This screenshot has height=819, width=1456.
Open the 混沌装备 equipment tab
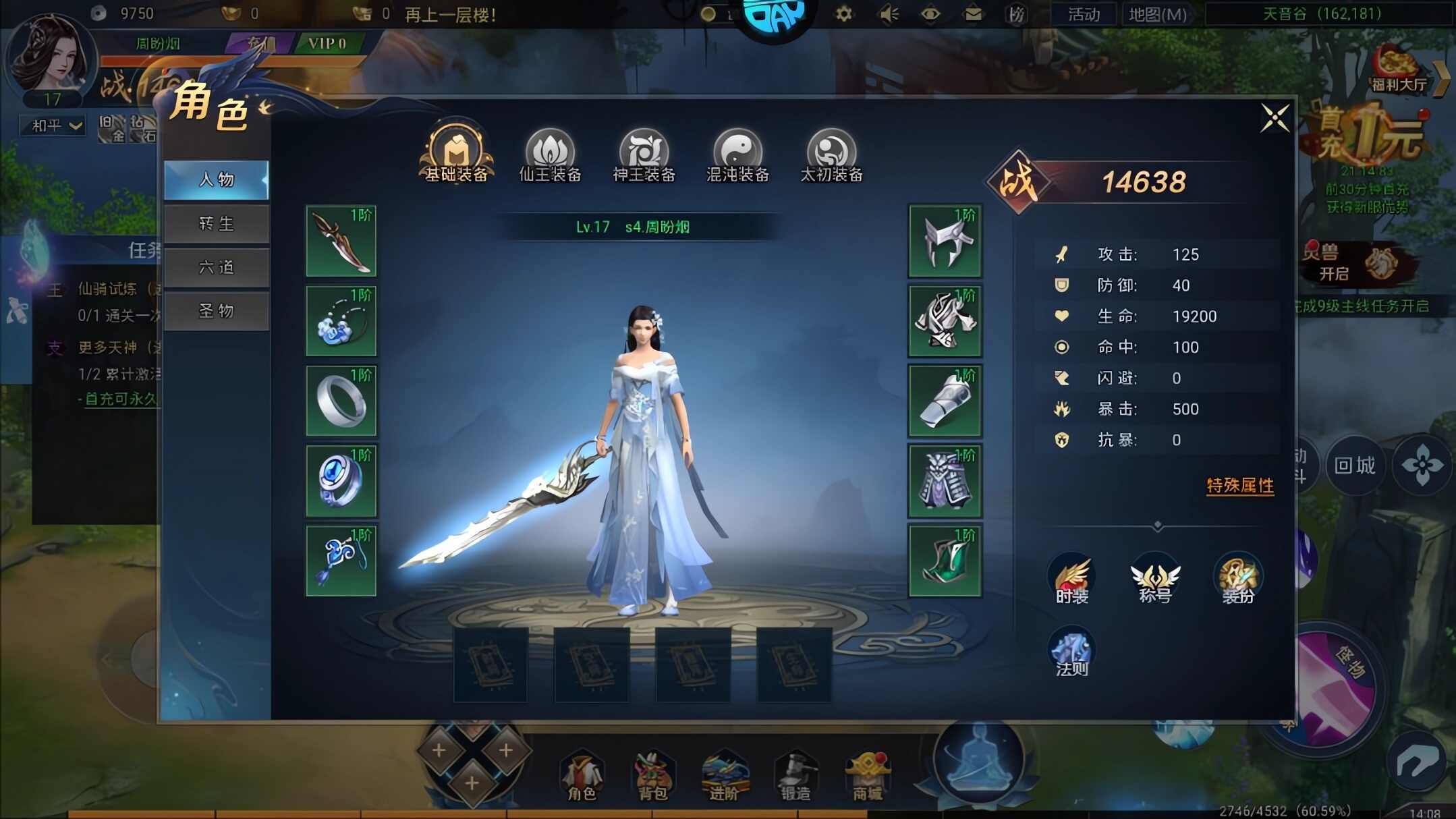pyautogui.click(x=737, y=156)
